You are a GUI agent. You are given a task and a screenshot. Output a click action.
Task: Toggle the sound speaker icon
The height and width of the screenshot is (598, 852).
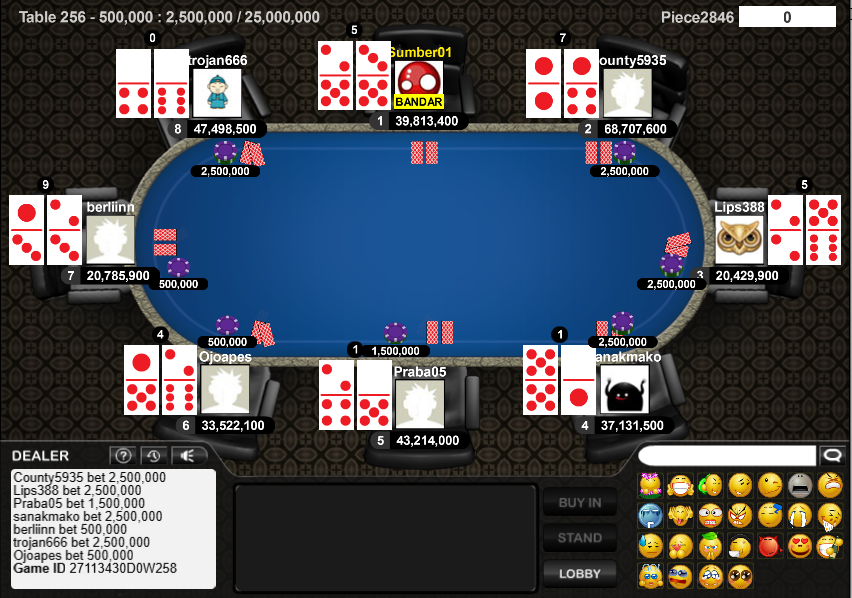tap(186, 456)
